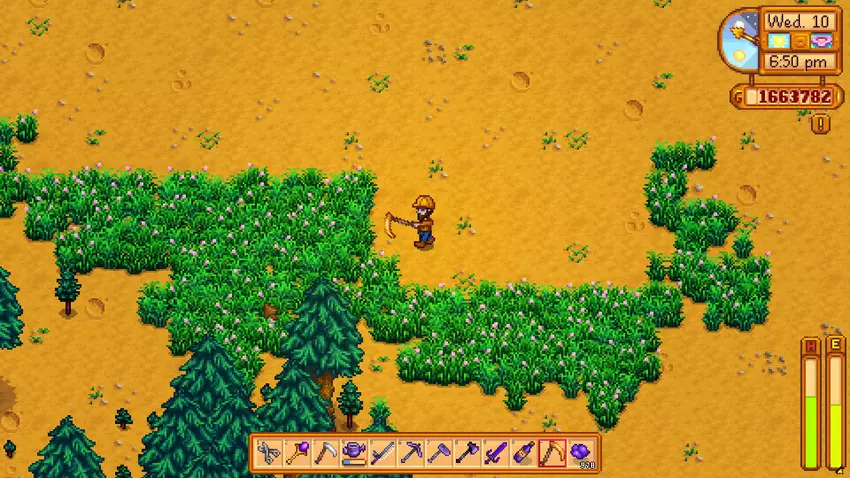Viewport: 850px width, 478px height.
Task: Select the shears in the hotbar
Action: [268, 453]
